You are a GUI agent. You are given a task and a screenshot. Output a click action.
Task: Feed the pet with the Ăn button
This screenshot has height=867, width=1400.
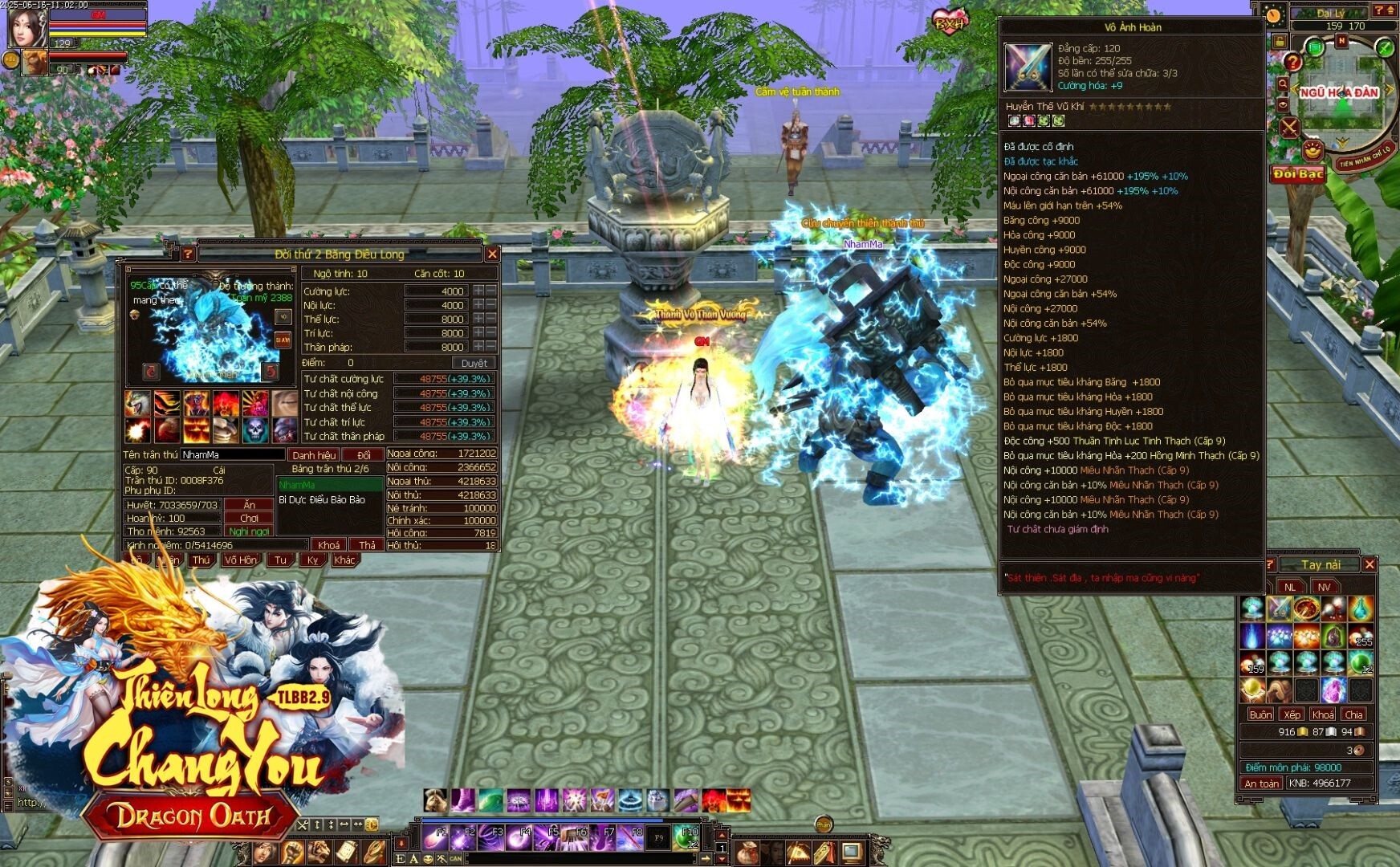[x=250, y=505]
